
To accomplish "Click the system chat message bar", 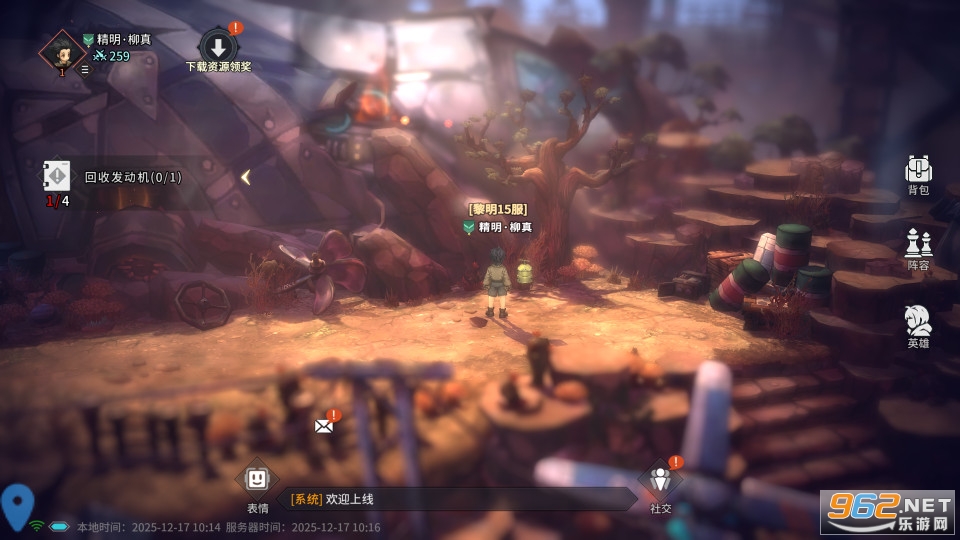I will (x=460, y=499).
